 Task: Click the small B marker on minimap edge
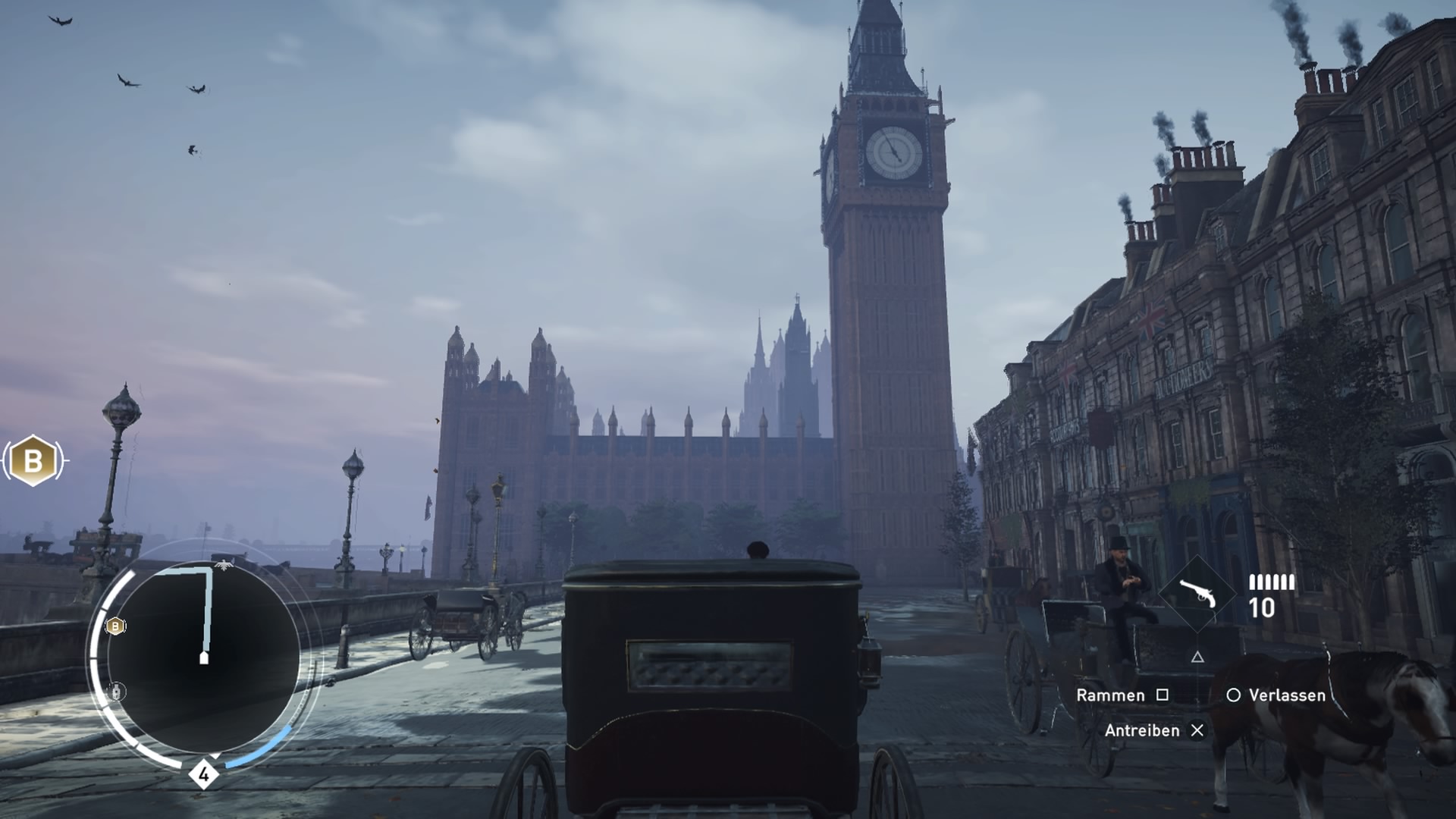point(115,626)
